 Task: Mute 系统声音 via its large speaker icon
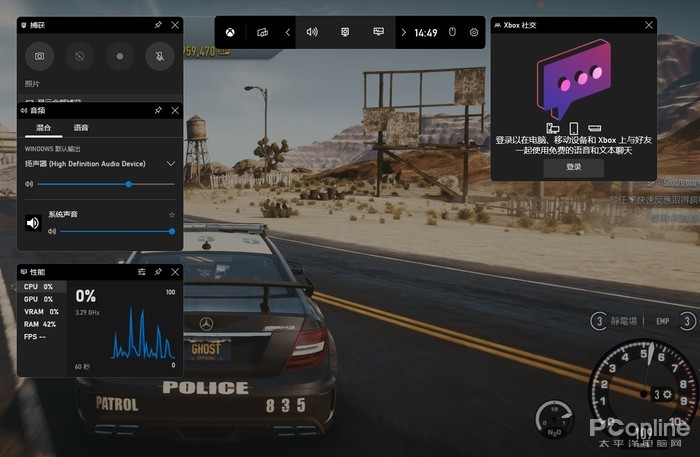click(33, 223)
